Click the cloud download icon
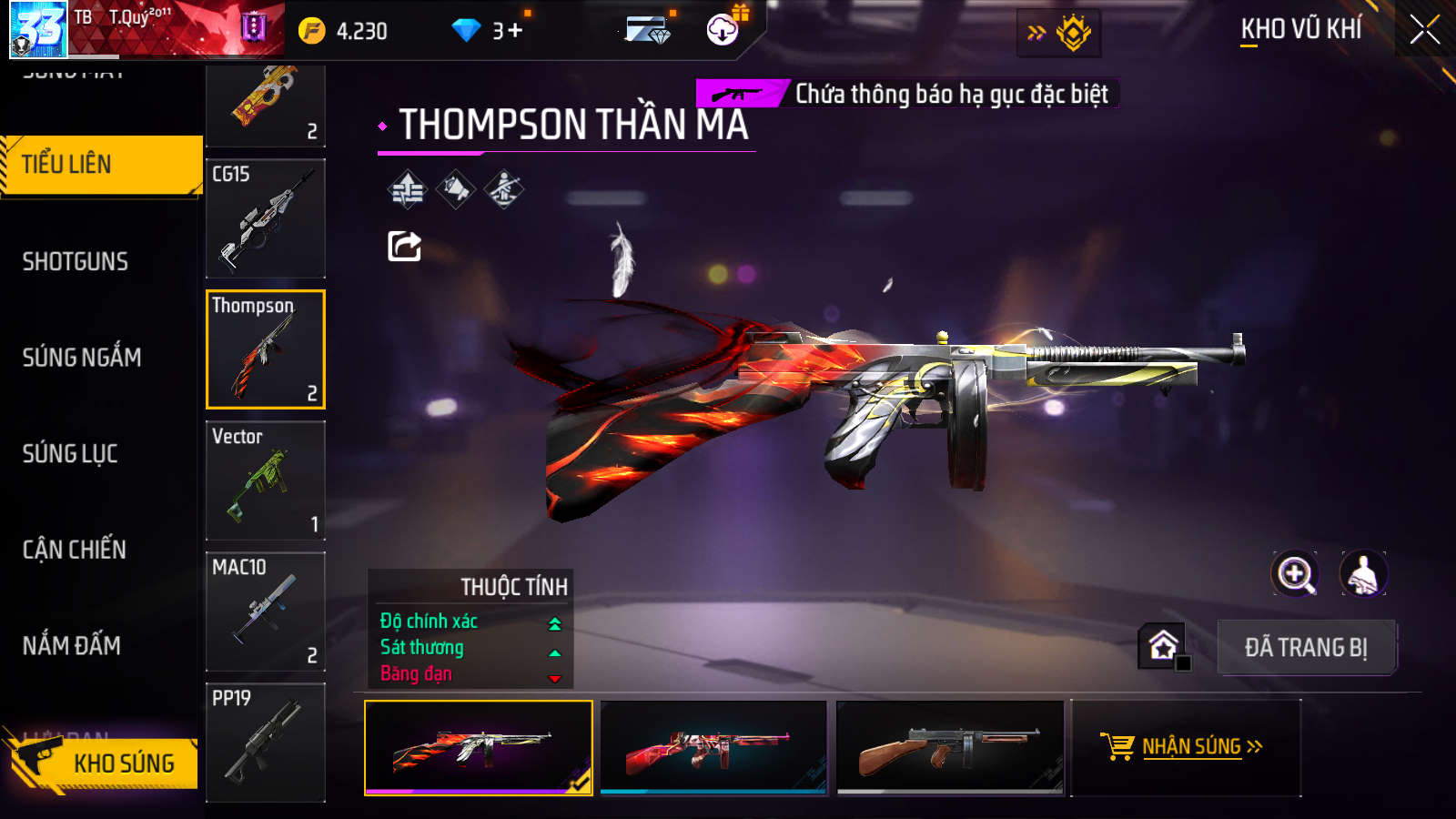This screenshot has height=819, width=1456. 723,30
